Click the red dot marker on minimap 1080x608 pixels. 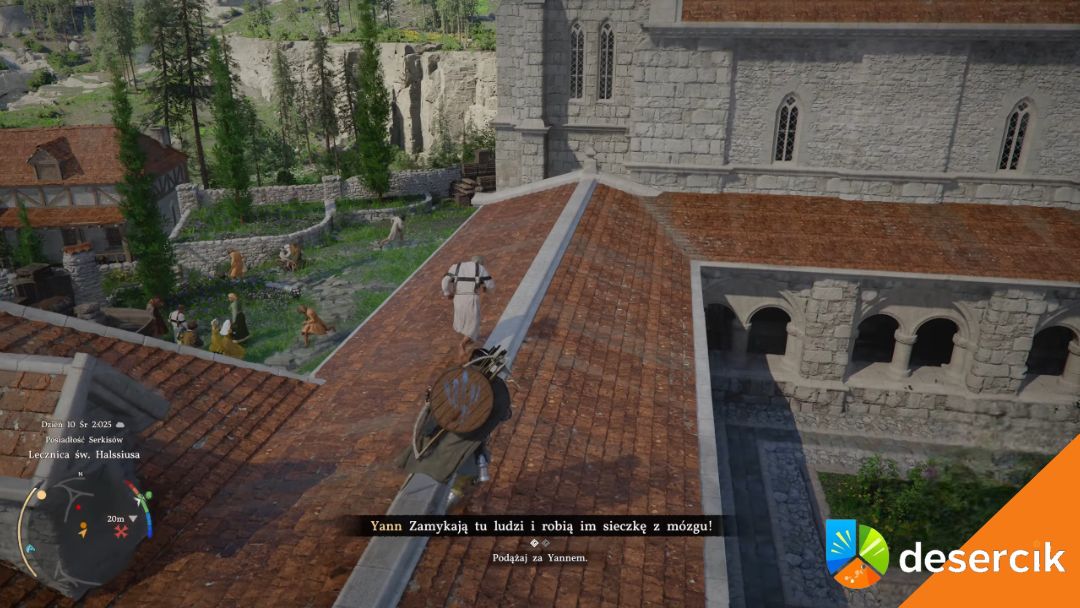coord(79,508)
